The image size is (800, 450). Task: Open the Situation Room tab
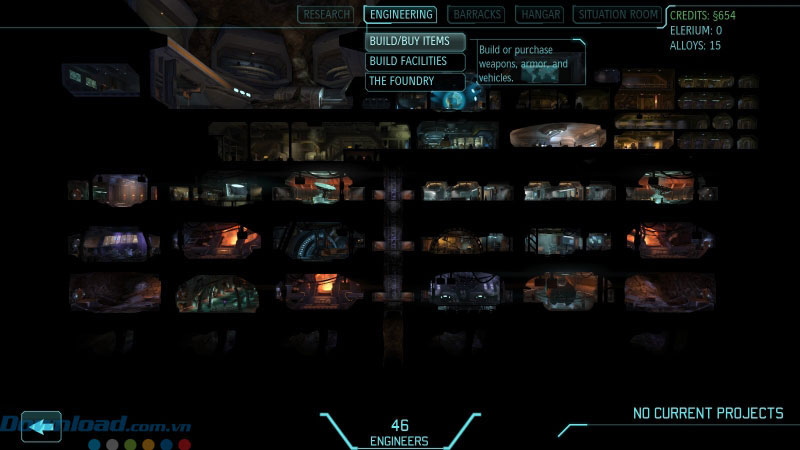point(618,14)
